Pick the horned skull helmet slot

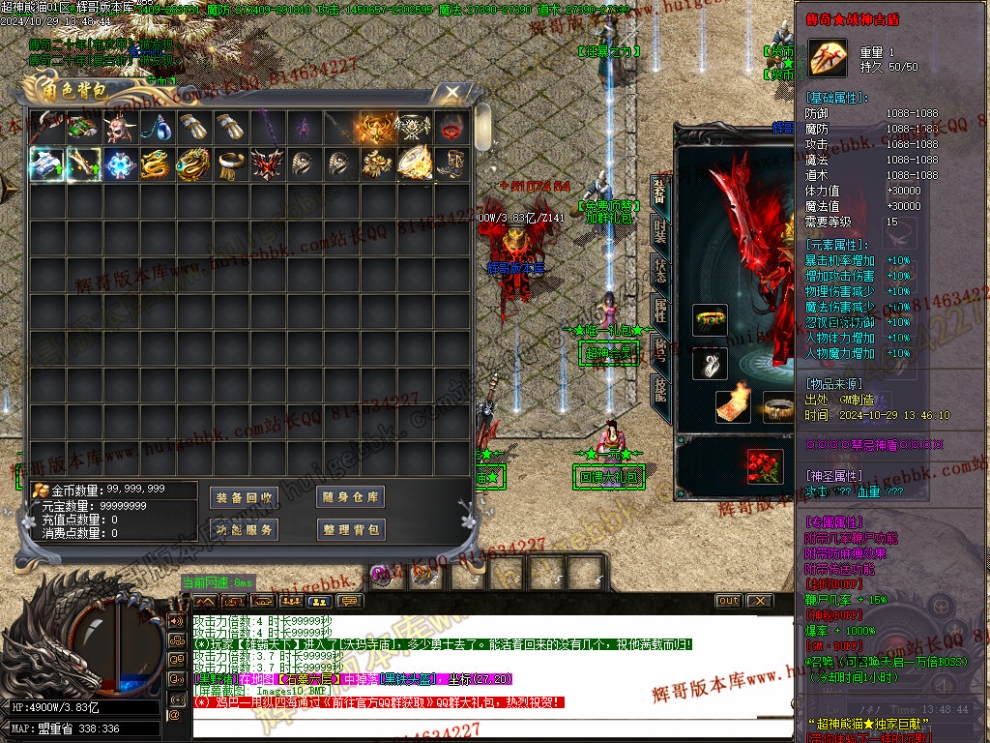[x=119, y=127]
